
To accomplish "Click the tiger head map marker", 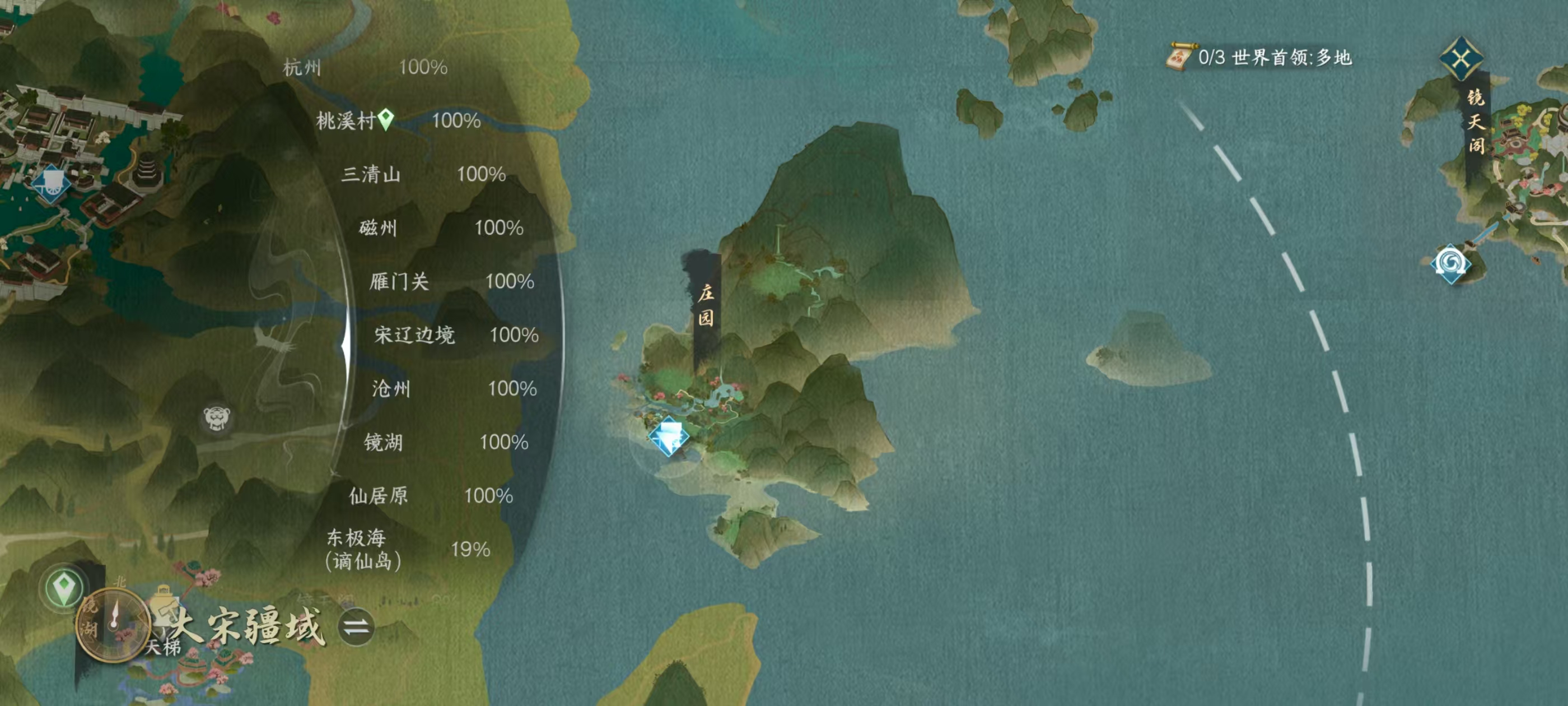I will tap(216, 418).
